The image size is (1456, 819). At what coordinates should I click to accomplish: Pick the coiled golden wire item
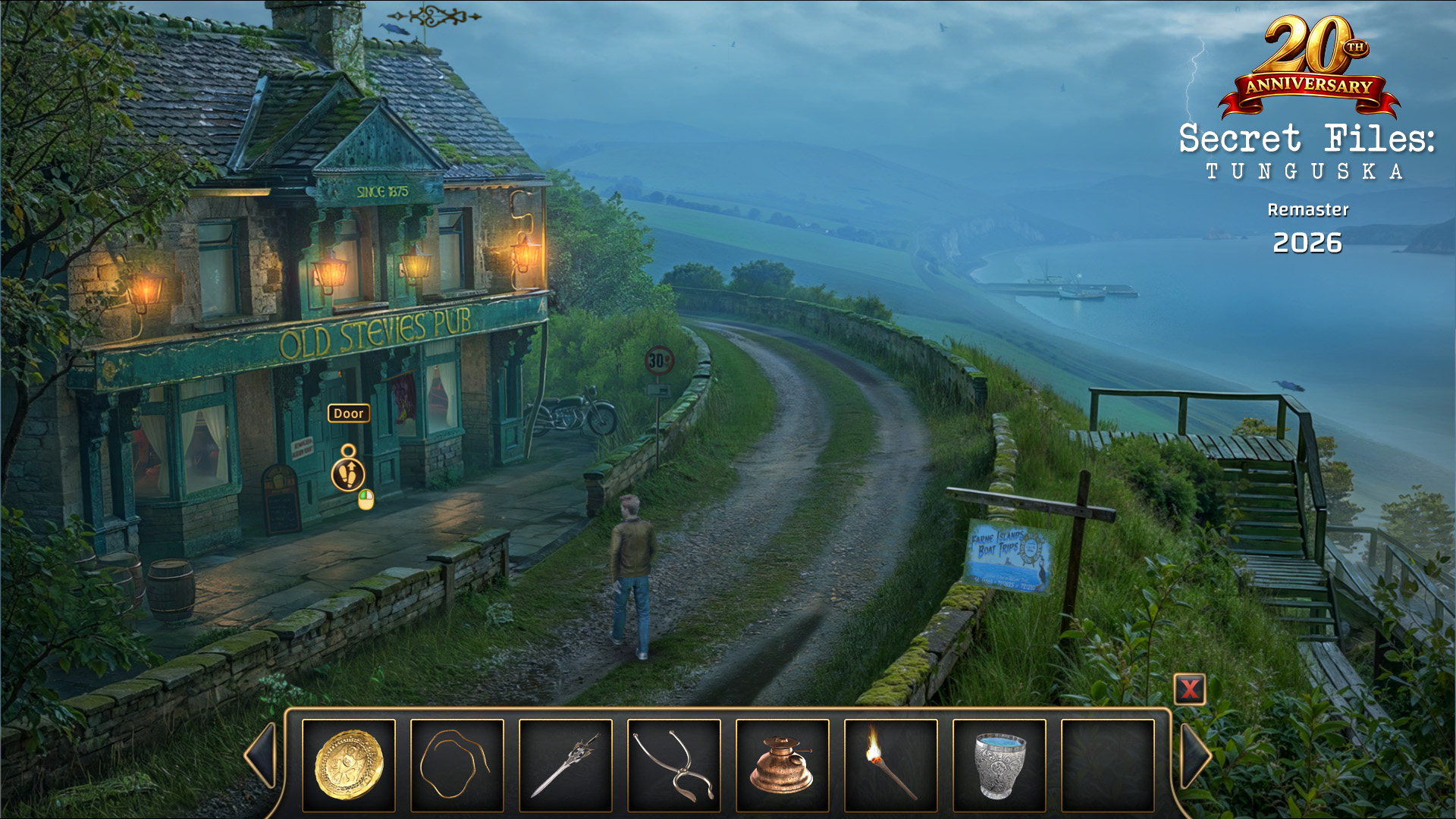tap(457, 764)
